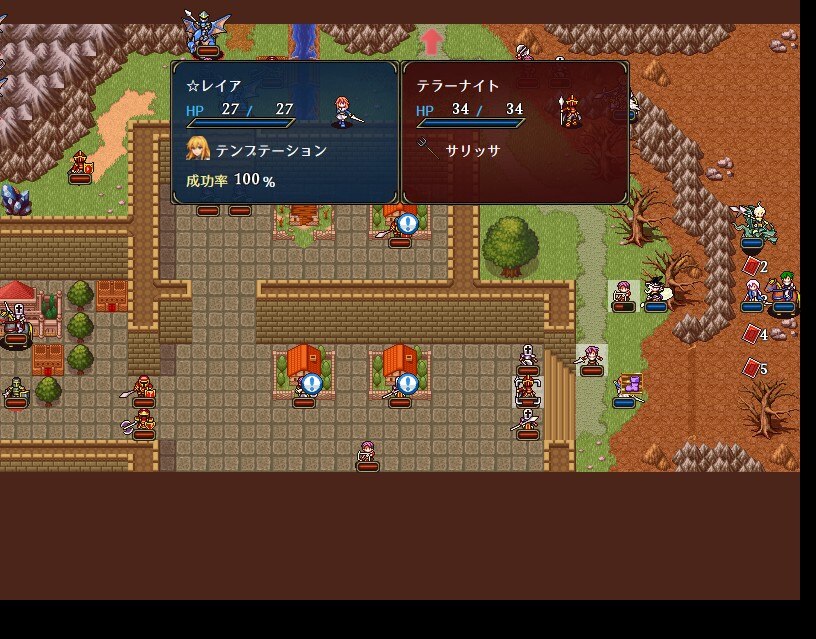Select the ☆レイア forecast panel
The image size is (816, 639).
(x=285, y=132)
